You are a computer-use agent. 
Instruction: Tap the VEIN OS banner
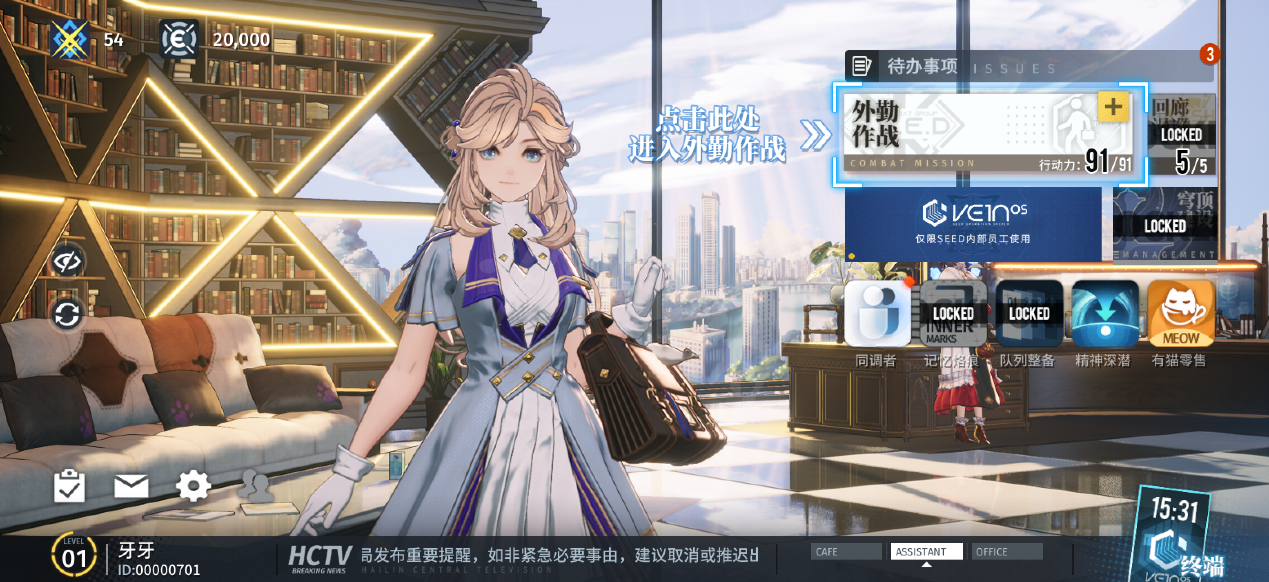972,222
